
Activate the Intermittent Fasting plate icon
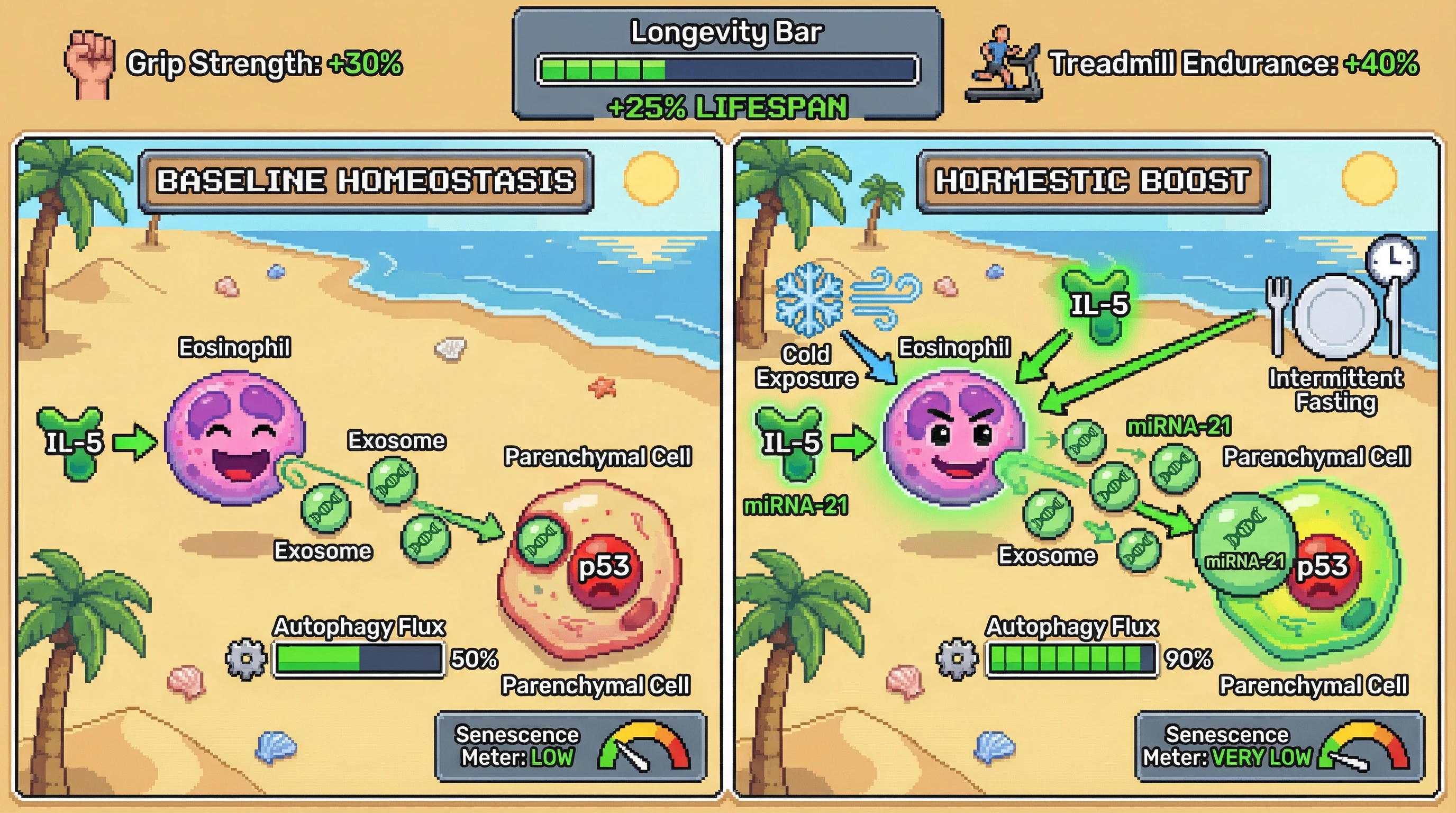(1335, 315)
